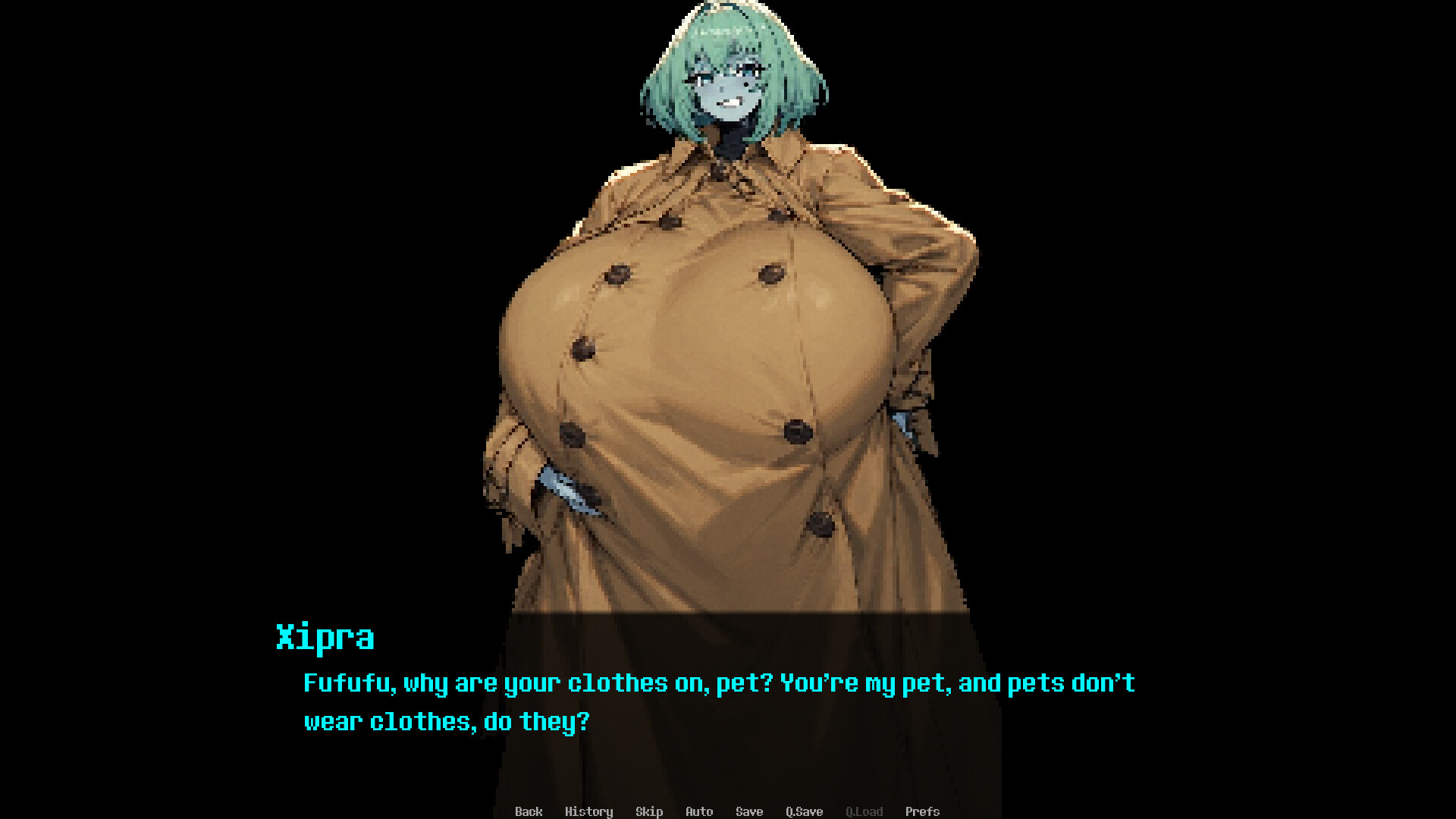Perform a Q.Save quick save
This screenshot has width=1456, height=819.
pos(804,811)
